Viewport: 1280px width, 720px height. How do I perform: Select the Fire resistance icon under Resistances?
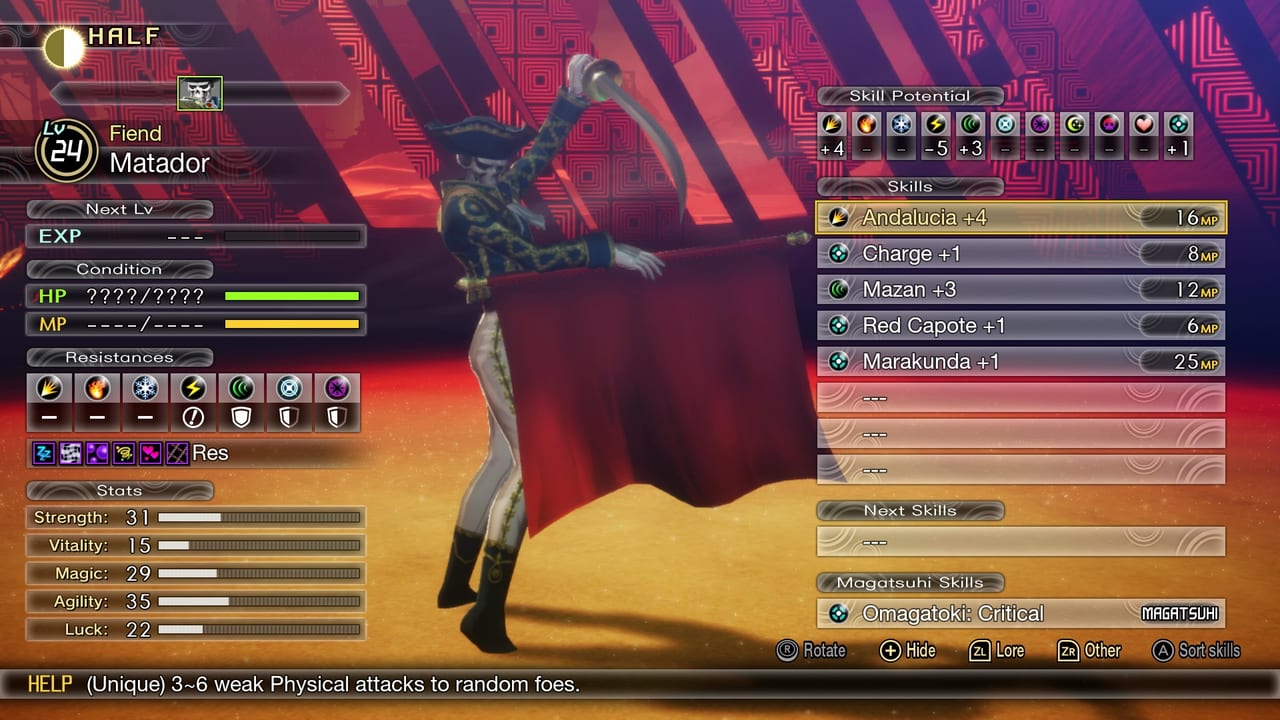coord(96,388)
